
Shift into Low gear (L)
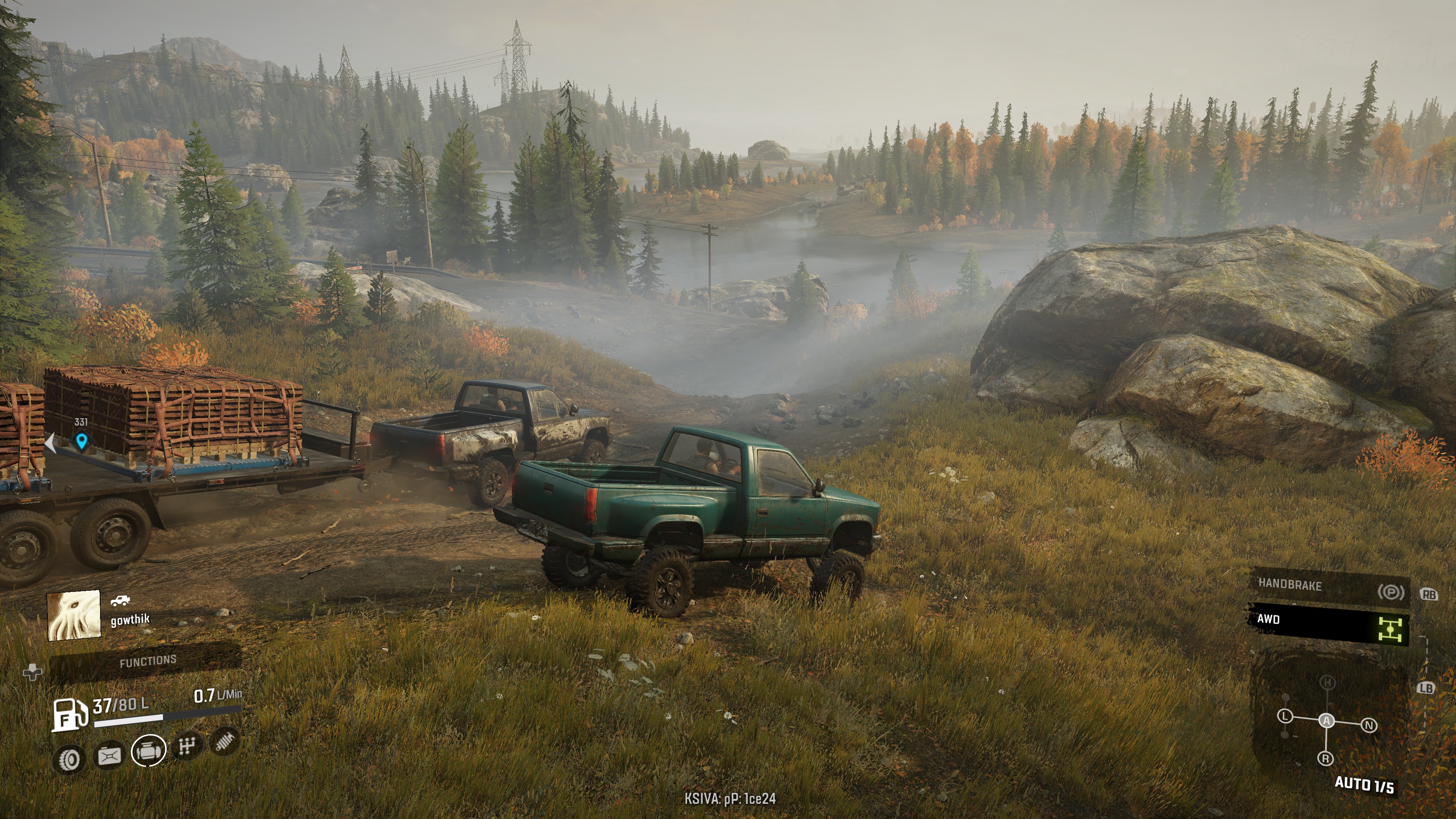1285,716
